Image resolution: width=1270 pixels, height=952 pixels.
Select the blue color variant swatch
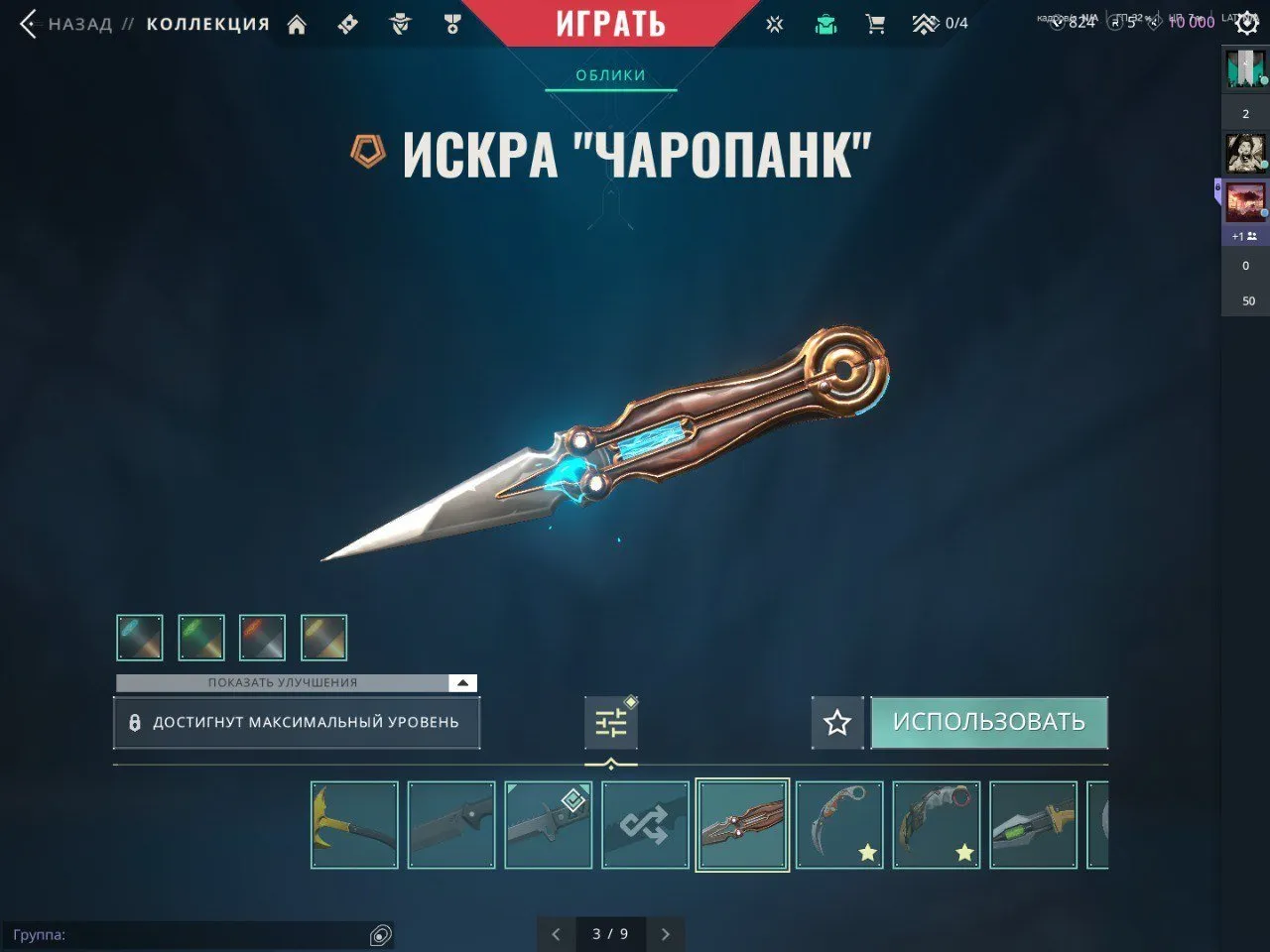tap(139, 637)
